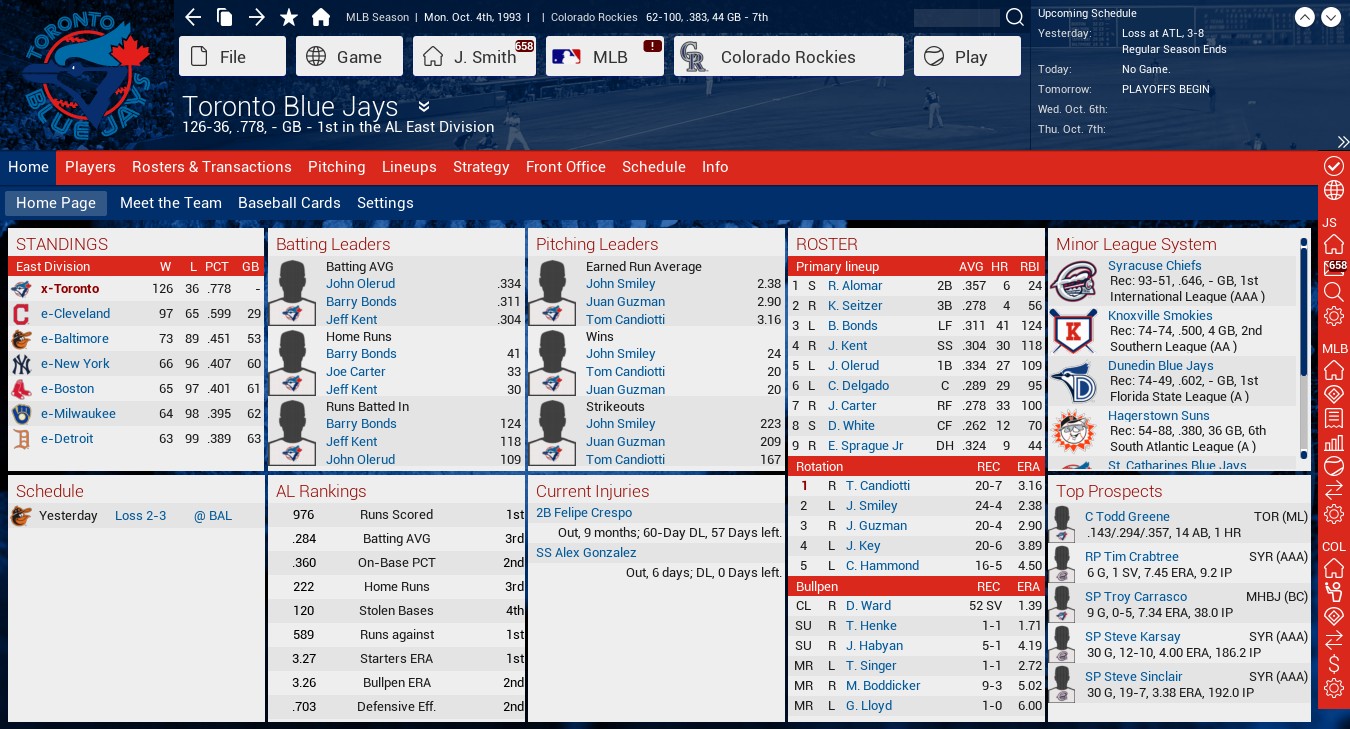Bookmark with the star icon

click(289, 17)
